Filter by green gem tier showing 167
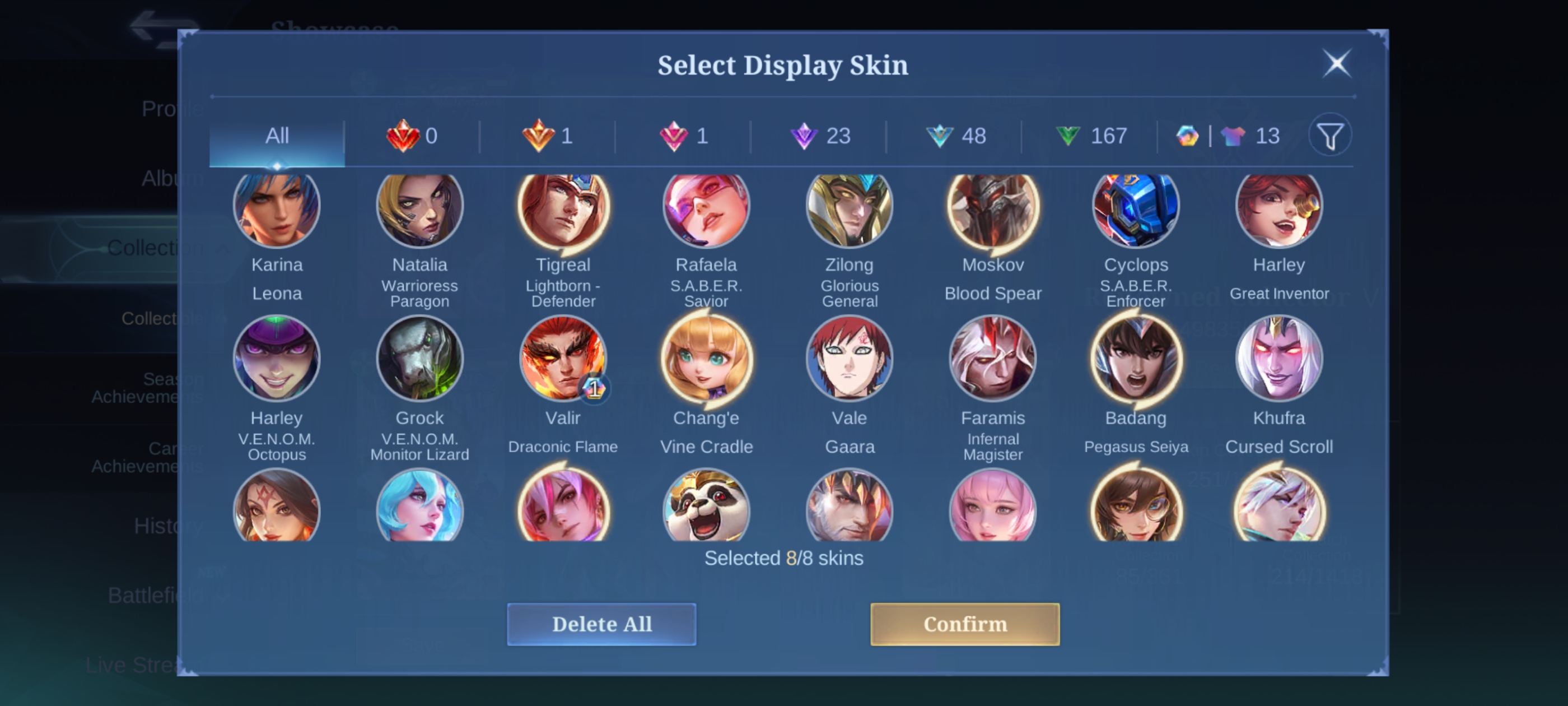This screenshot has height=706, width=1568. pos(1091,136)
